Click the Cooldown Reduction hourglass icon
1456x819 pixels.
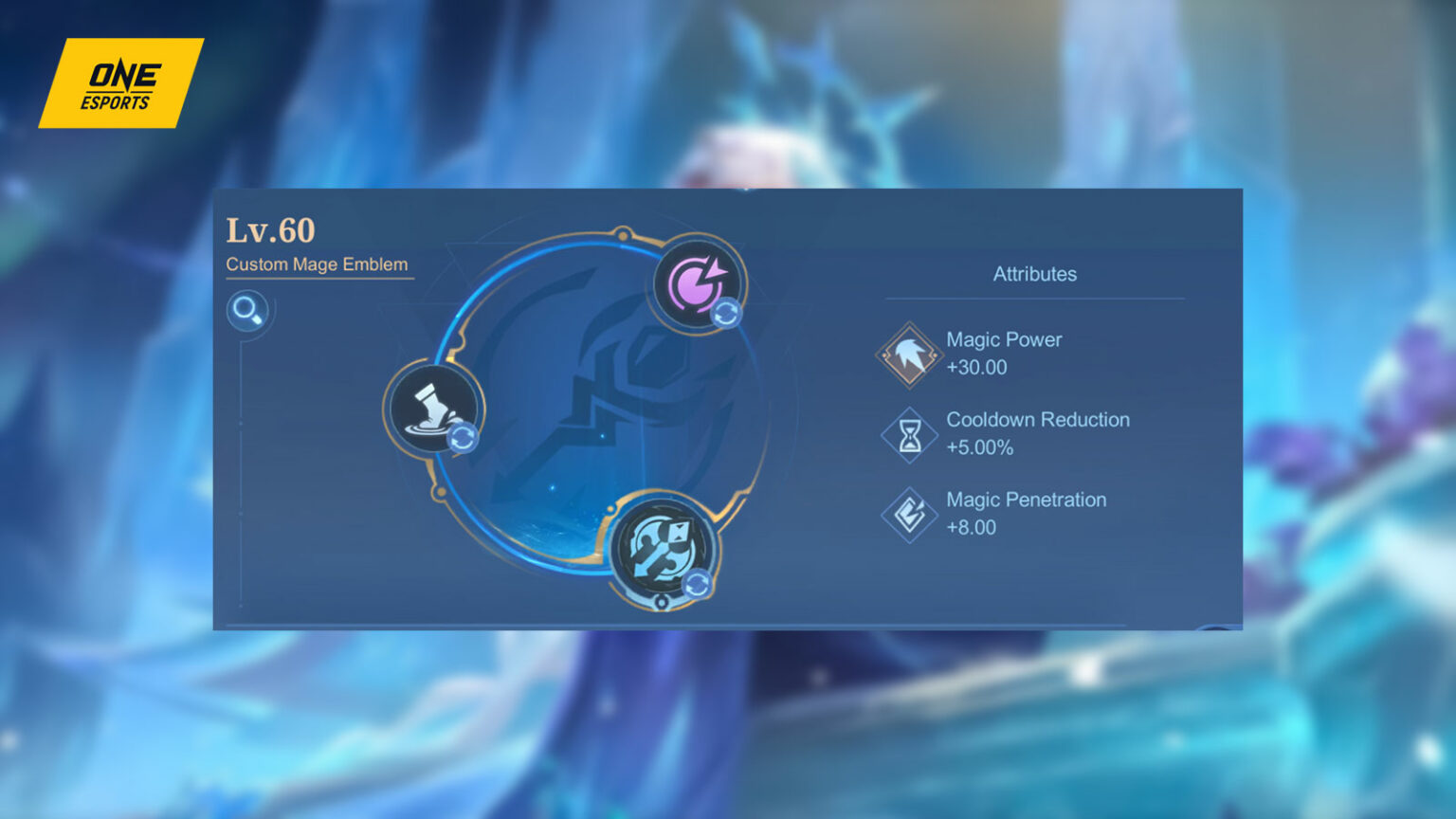click(908, 434)
